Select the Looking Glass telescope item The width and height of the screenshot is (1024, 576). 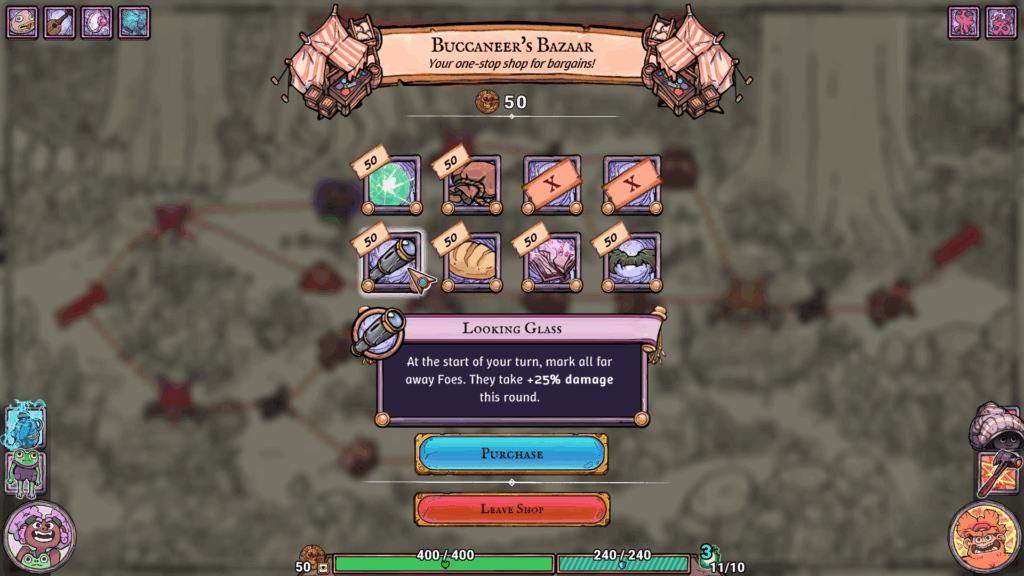391,263
